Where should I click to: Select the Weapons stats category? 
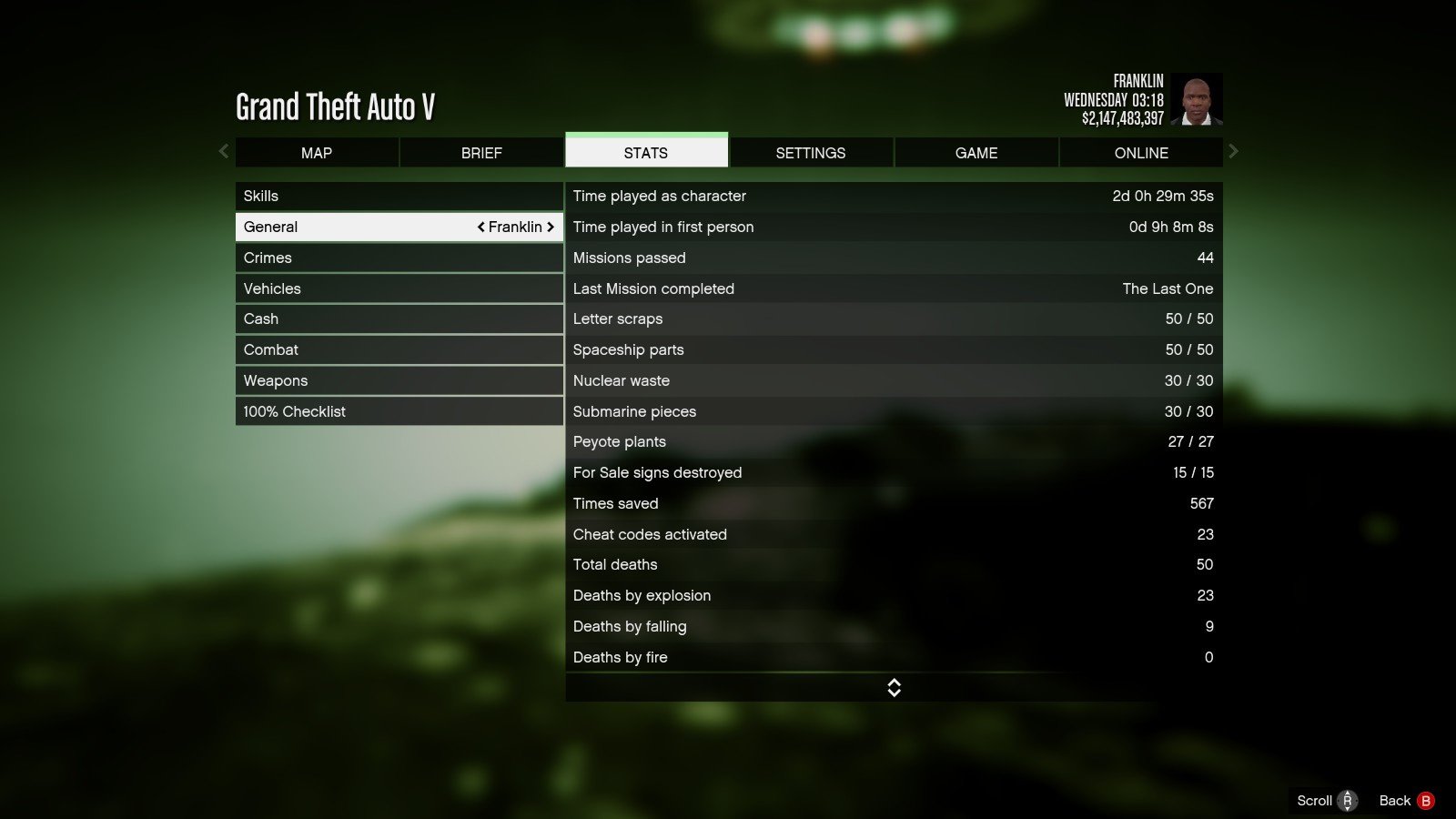coord(400,380)
